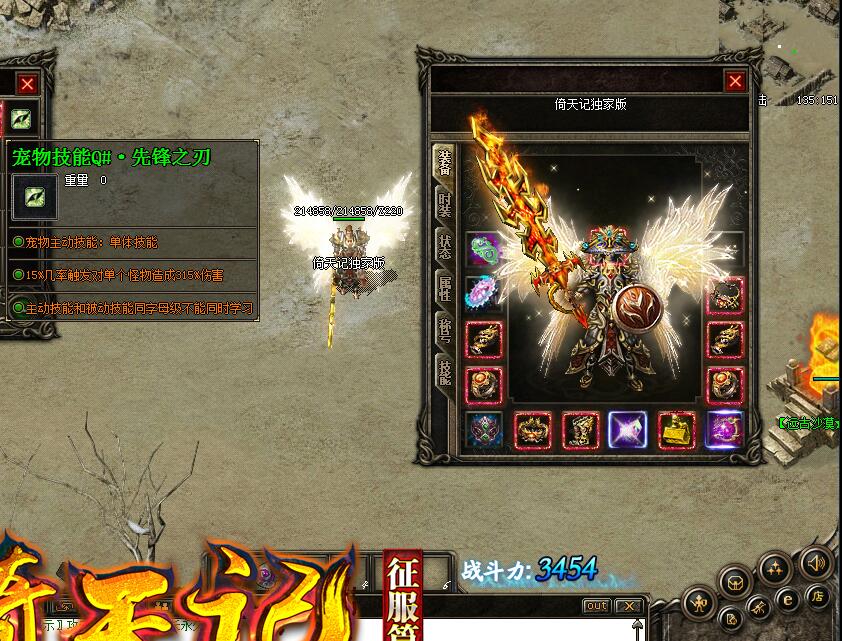The image size is (842, 641).
Task: Open the round 'e' button
Action: [x=788, y=599]
